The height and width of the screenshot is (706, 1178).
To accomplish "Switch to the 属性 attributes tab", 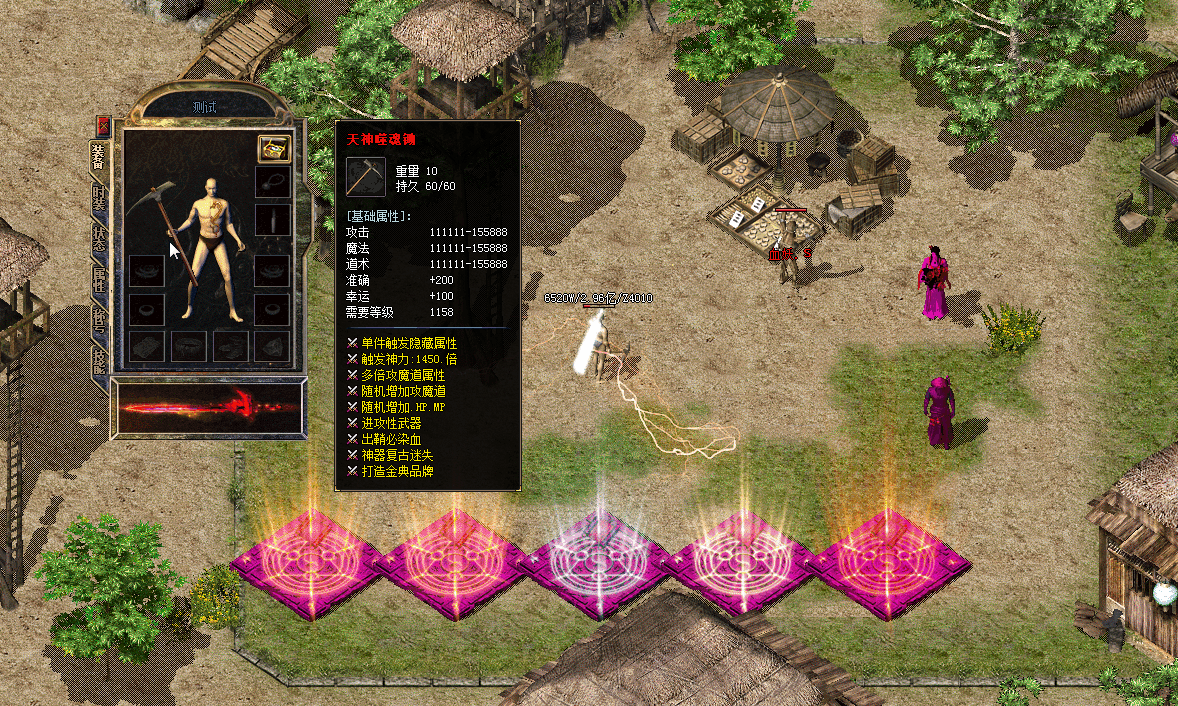I will (x=99, y=280).
